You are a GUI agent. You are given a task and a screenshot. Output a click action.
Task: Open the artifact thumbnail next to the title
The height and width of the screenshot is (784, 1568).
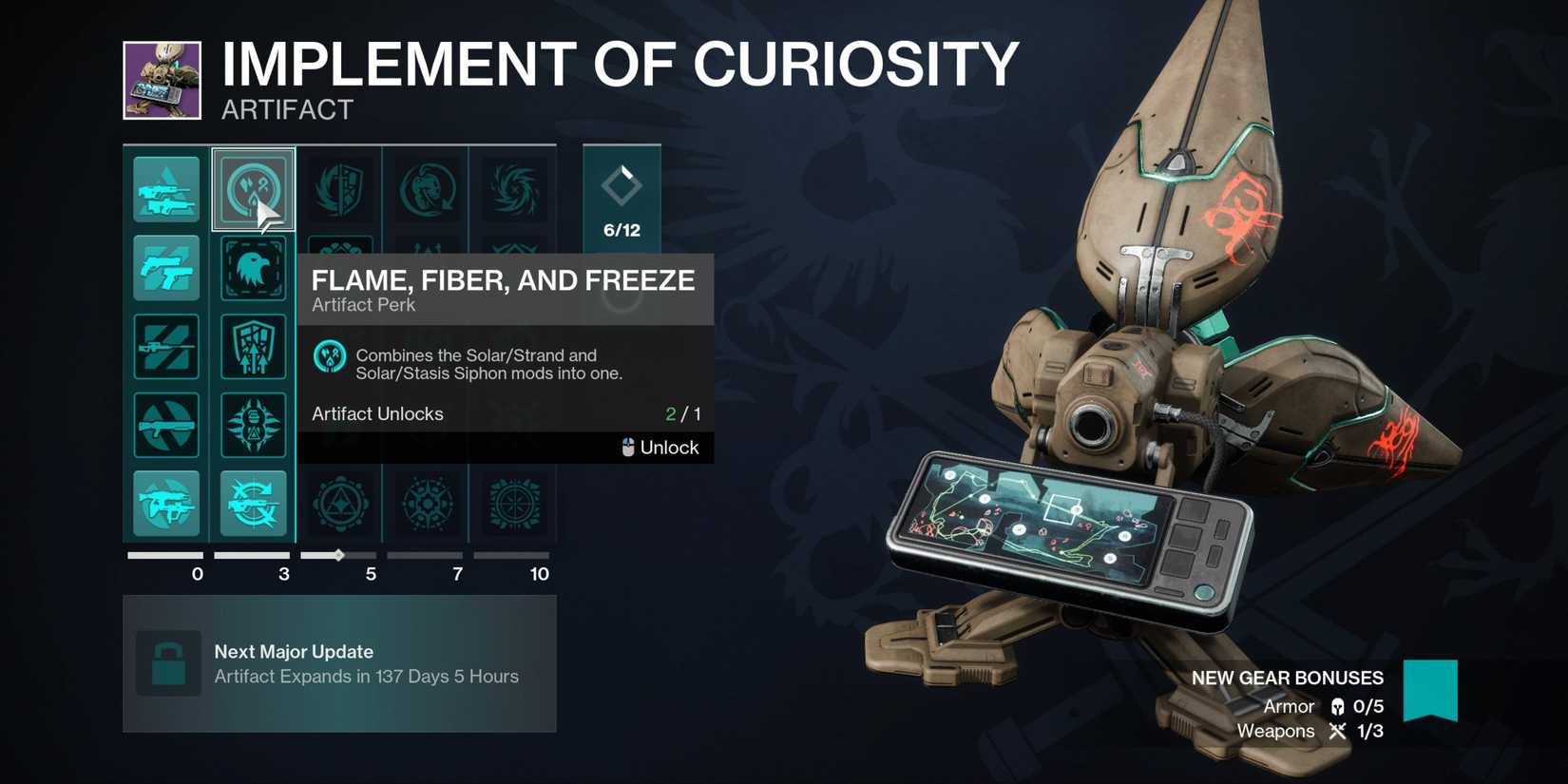[x=160, y=81]
